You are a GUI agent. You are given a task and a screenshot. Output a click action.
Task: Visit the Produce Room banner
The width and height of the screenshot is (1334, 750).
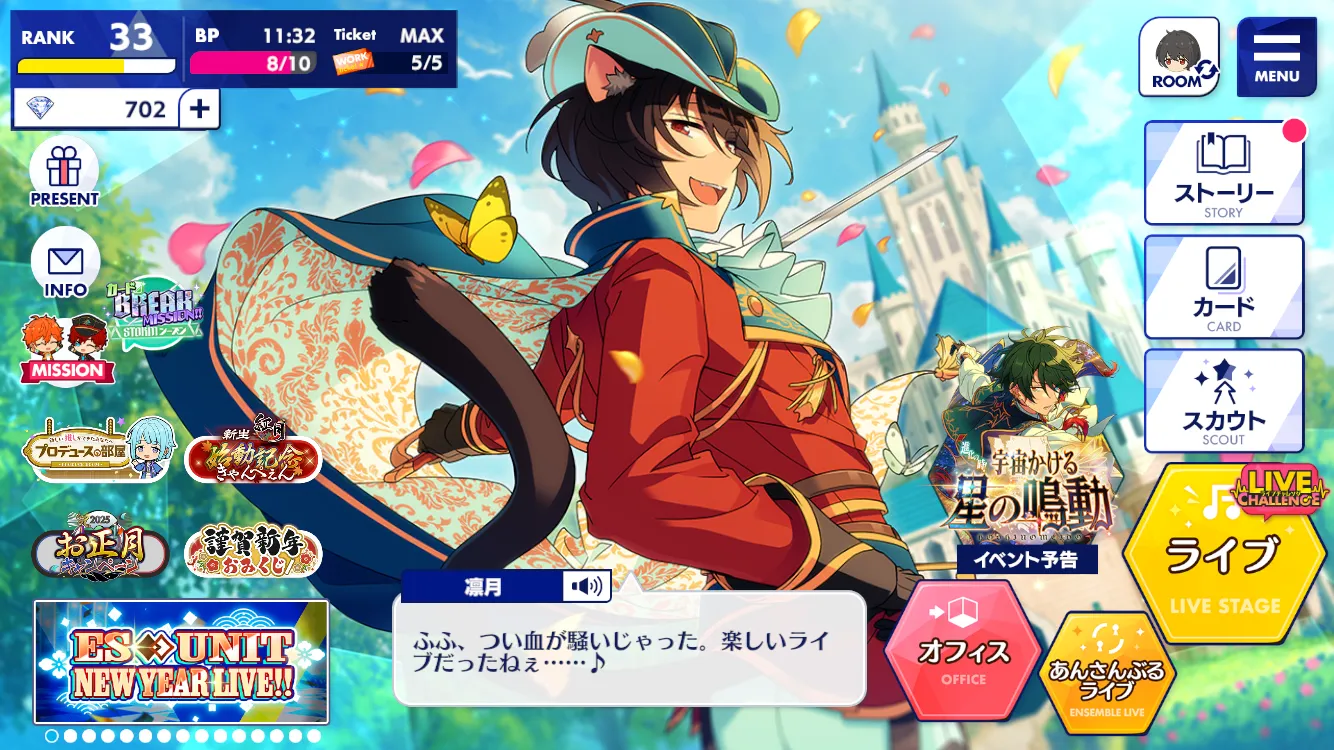[x=100, y=450]
